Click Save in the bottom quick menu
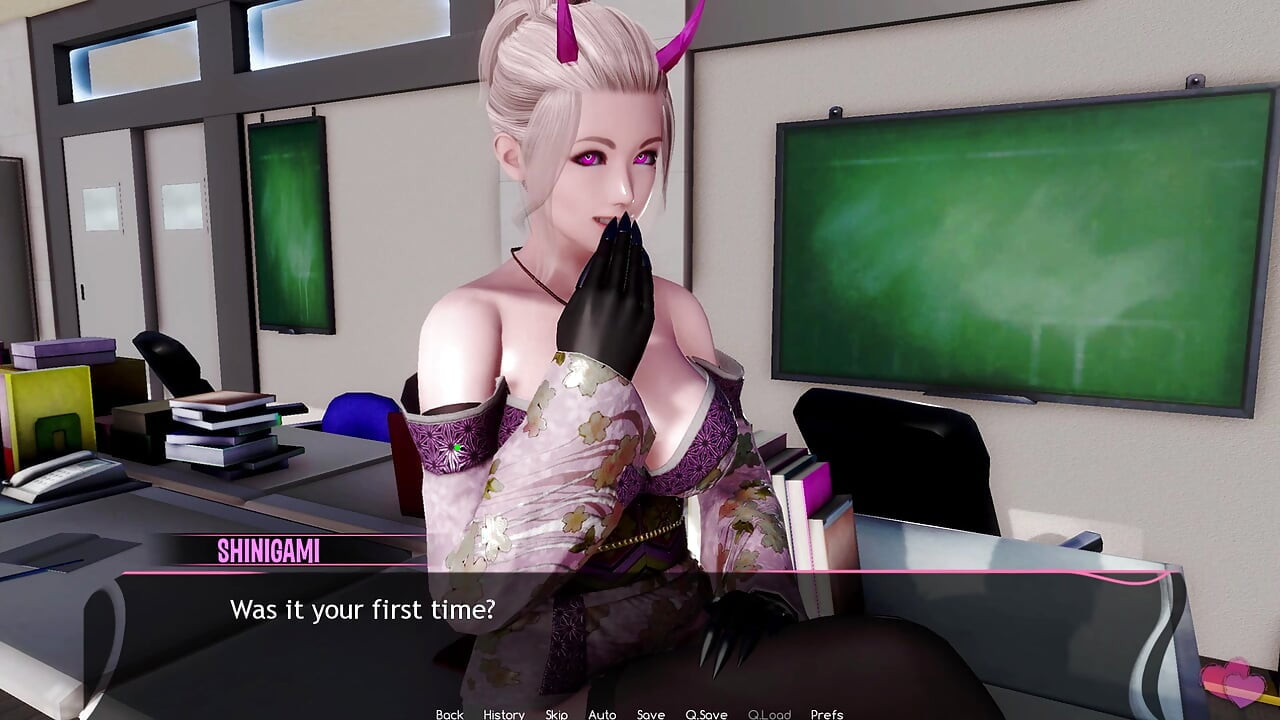The height and width of the screenshot is (720, 1280). [651, 715]
